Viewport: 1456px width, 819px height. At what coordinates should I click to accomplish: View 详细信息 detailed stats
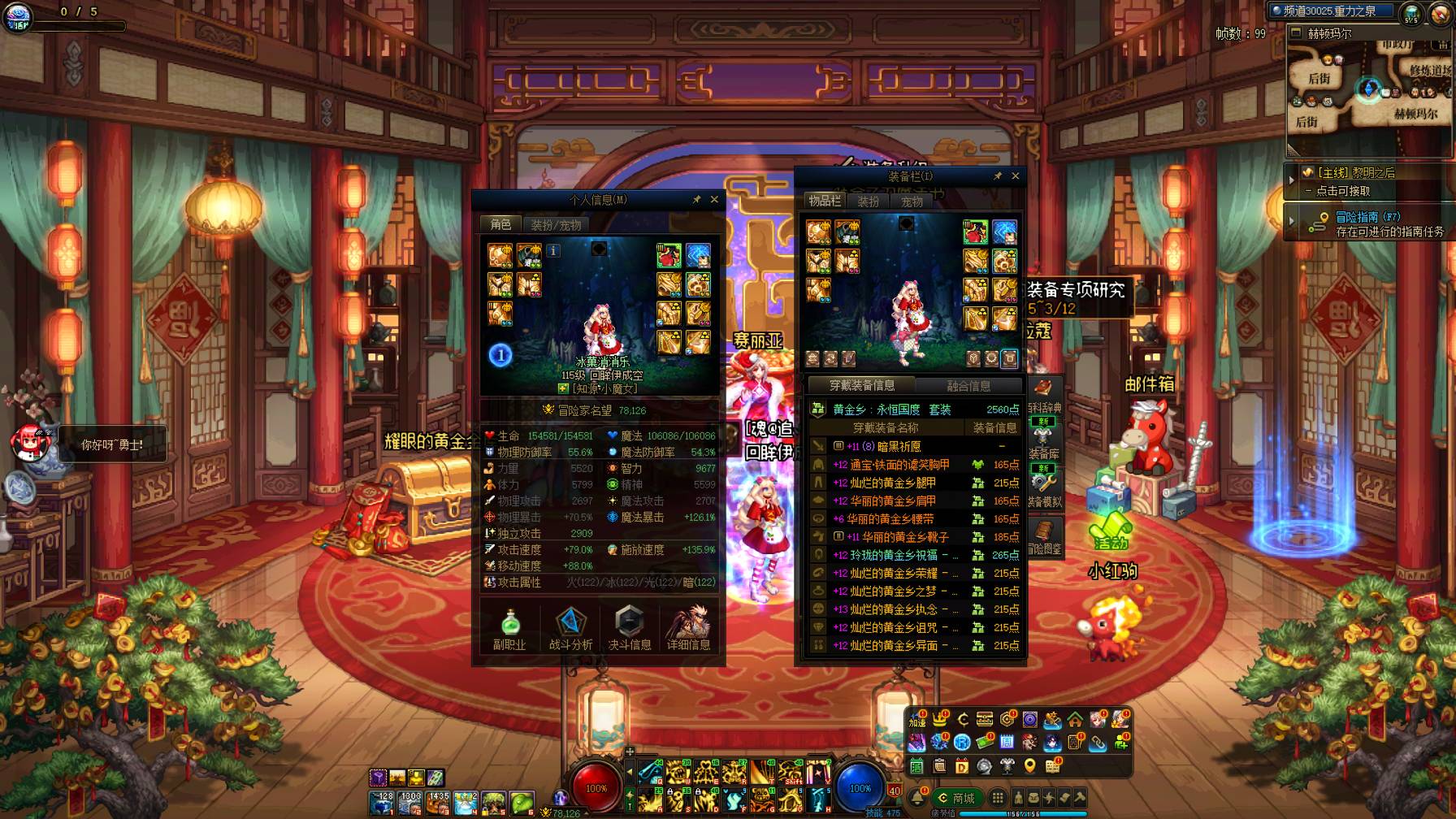click(689, 629)
